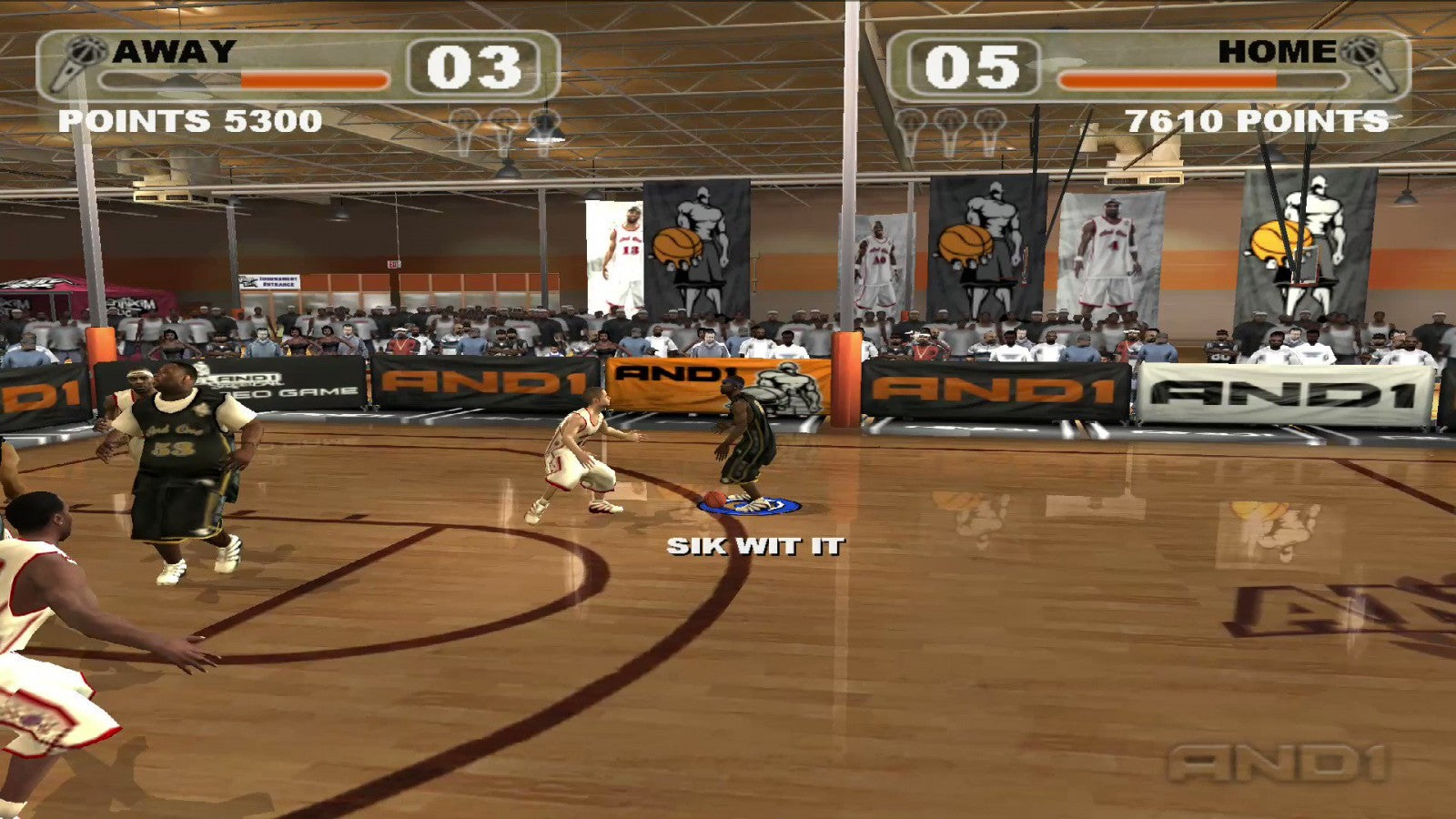Viewport: 1456px width, 819px height.
Task: Click the middle hoop icon under HOME score
Action: (x=949, y=120)
